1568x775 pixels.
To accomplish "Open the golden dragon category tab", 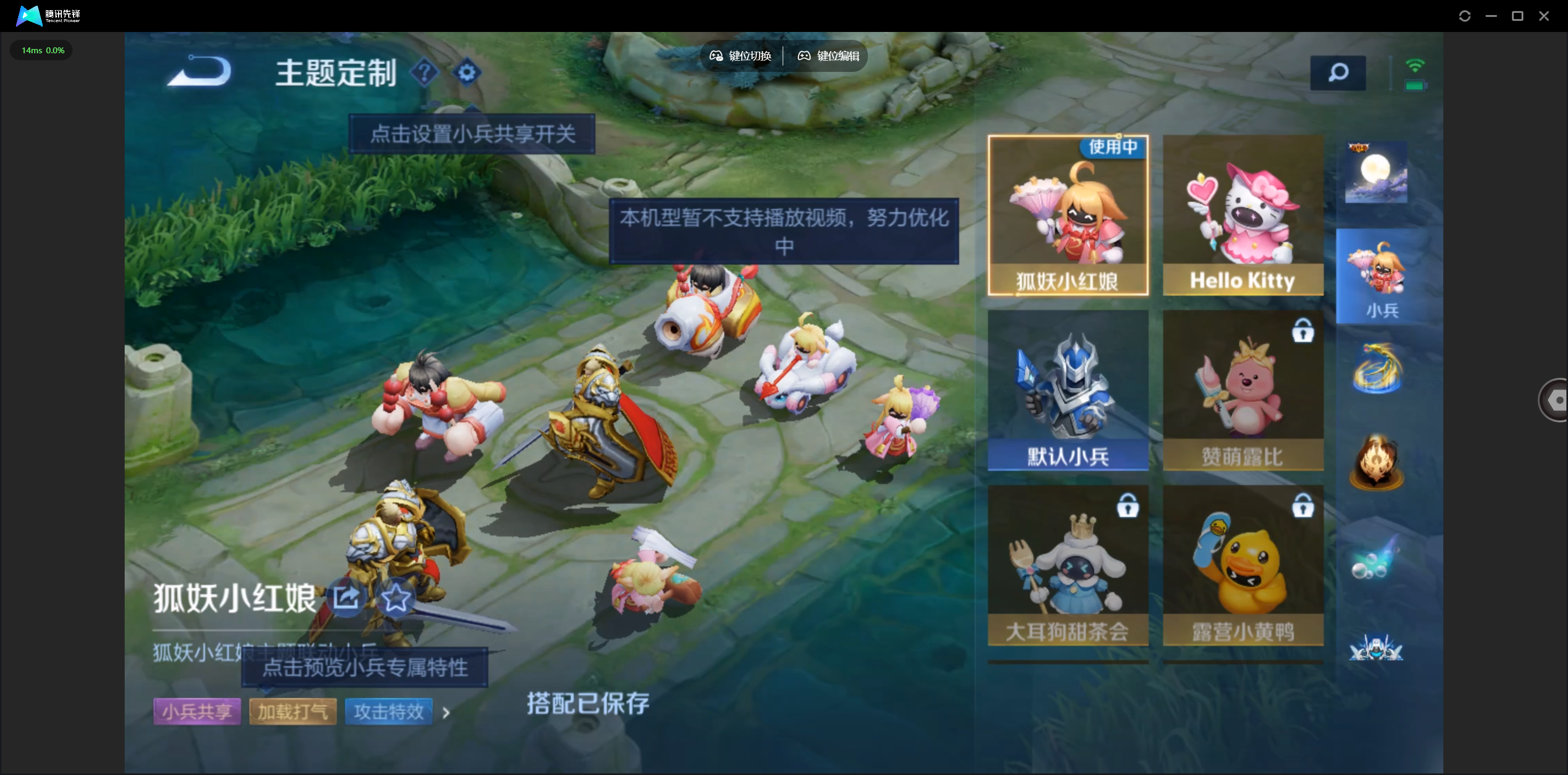I will [x=1376, y=369].
